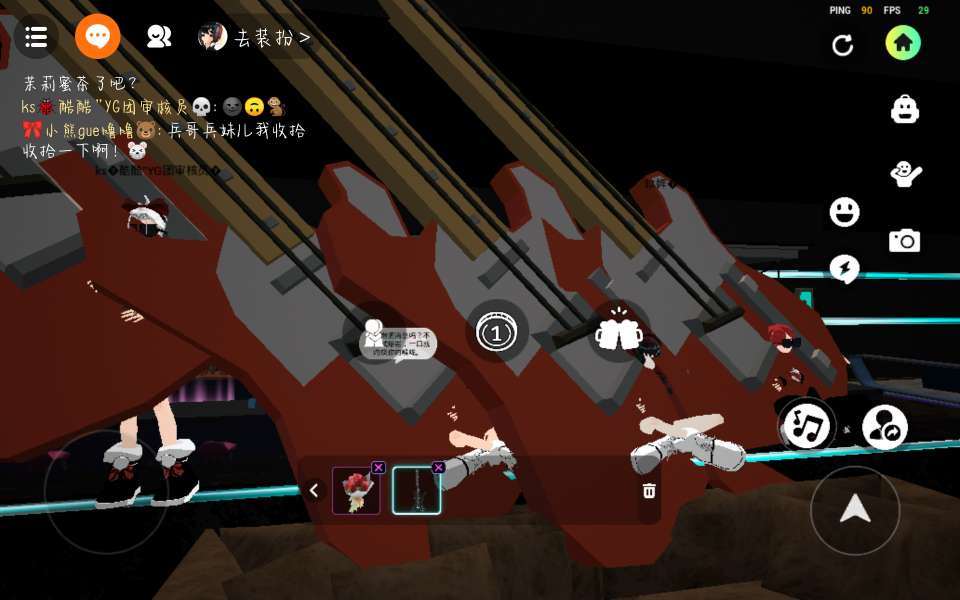Screen dimensions: 960x600
Task: Tap the person with arrow button
Action: [x=884, y=428]
